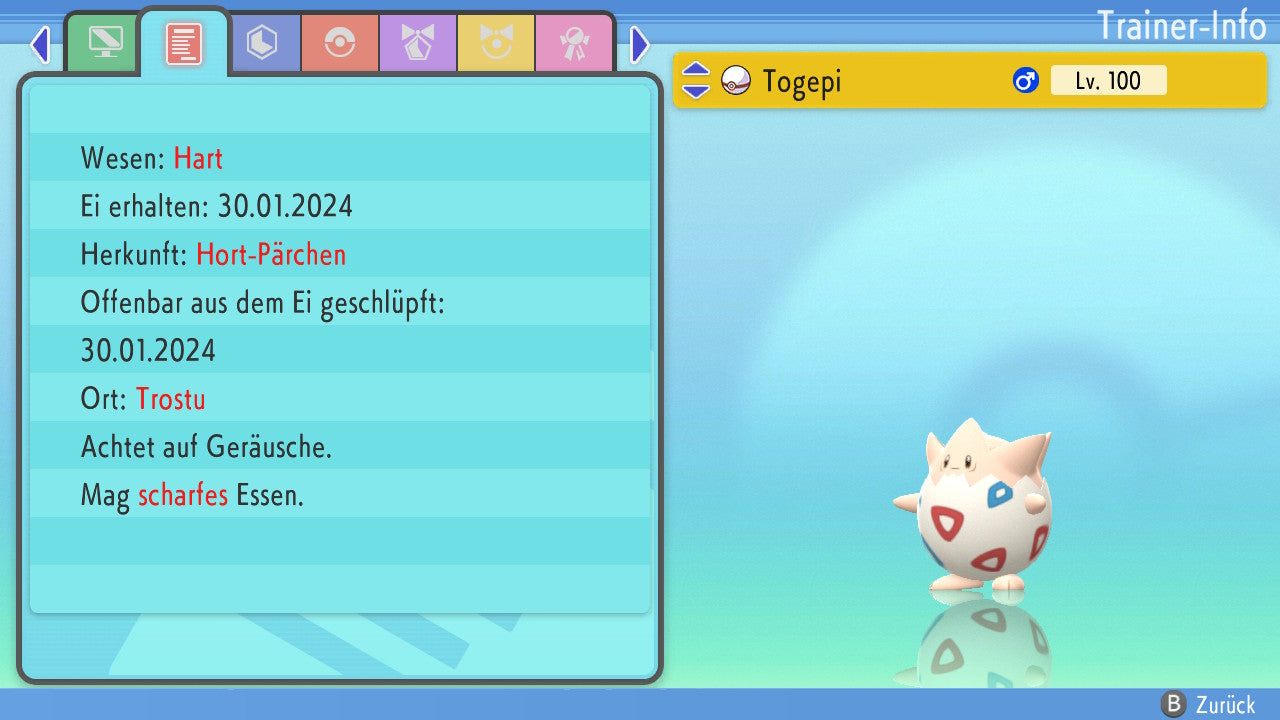Click the right arrow beside the tabs

click(640, 44)
